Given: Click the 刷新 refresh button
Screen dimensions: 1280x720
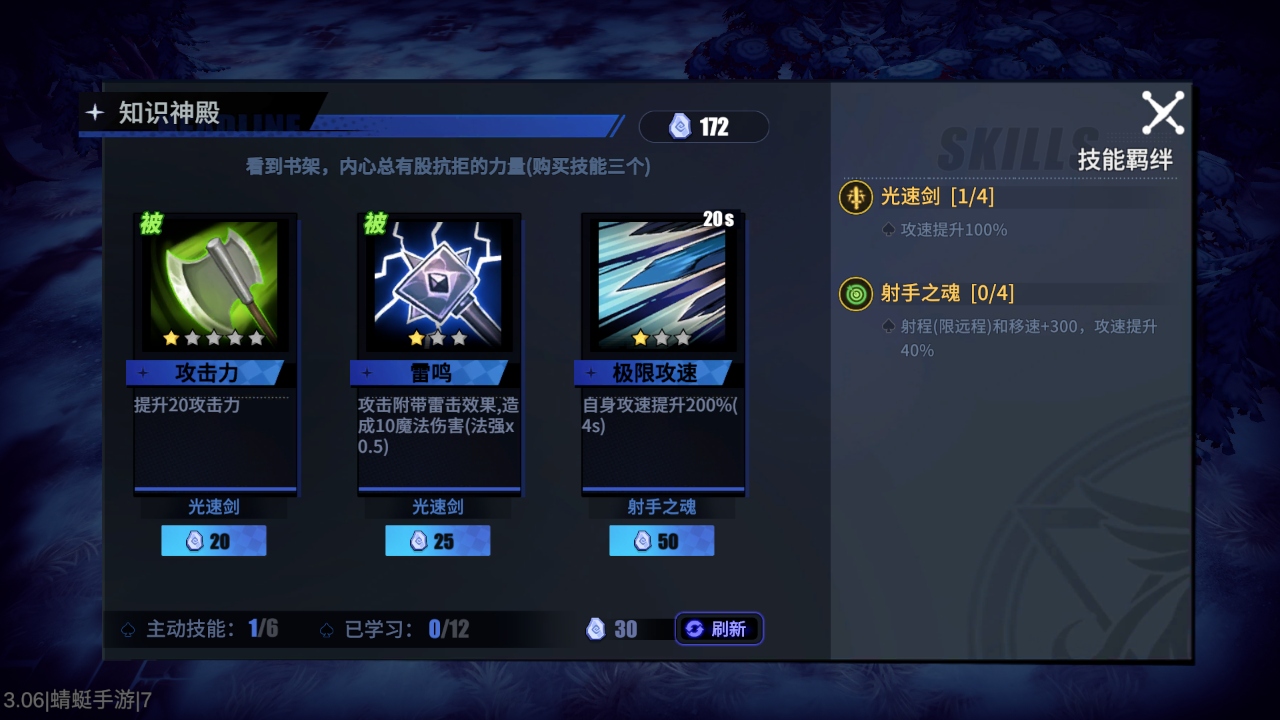Looking at the screenshot, I should [718, 629].
